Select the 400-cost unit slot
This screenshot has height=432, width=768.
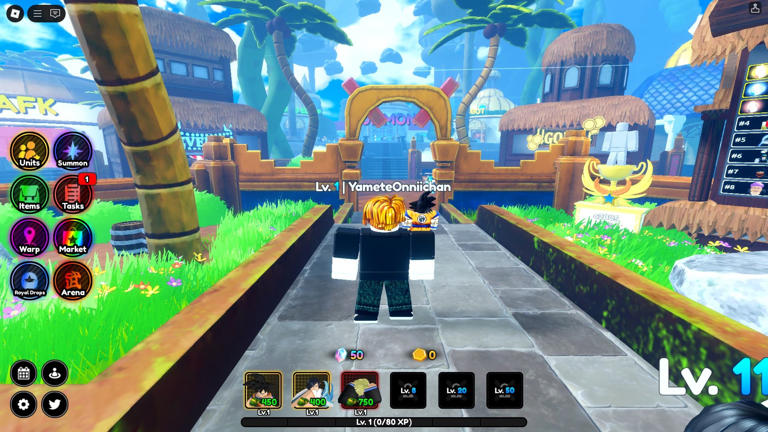[x=311, y=391]
